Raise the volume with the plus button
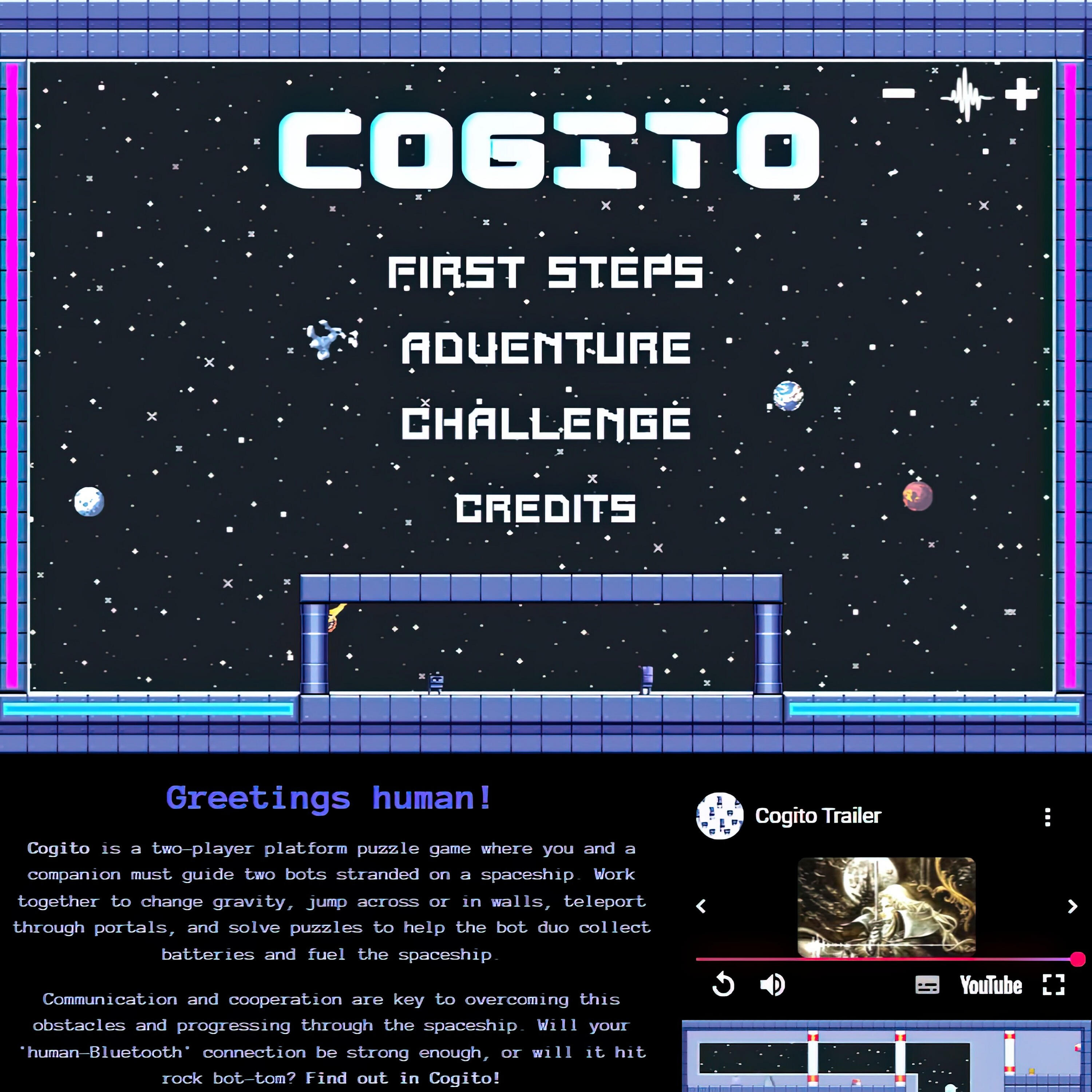 tap(1021, 94)
